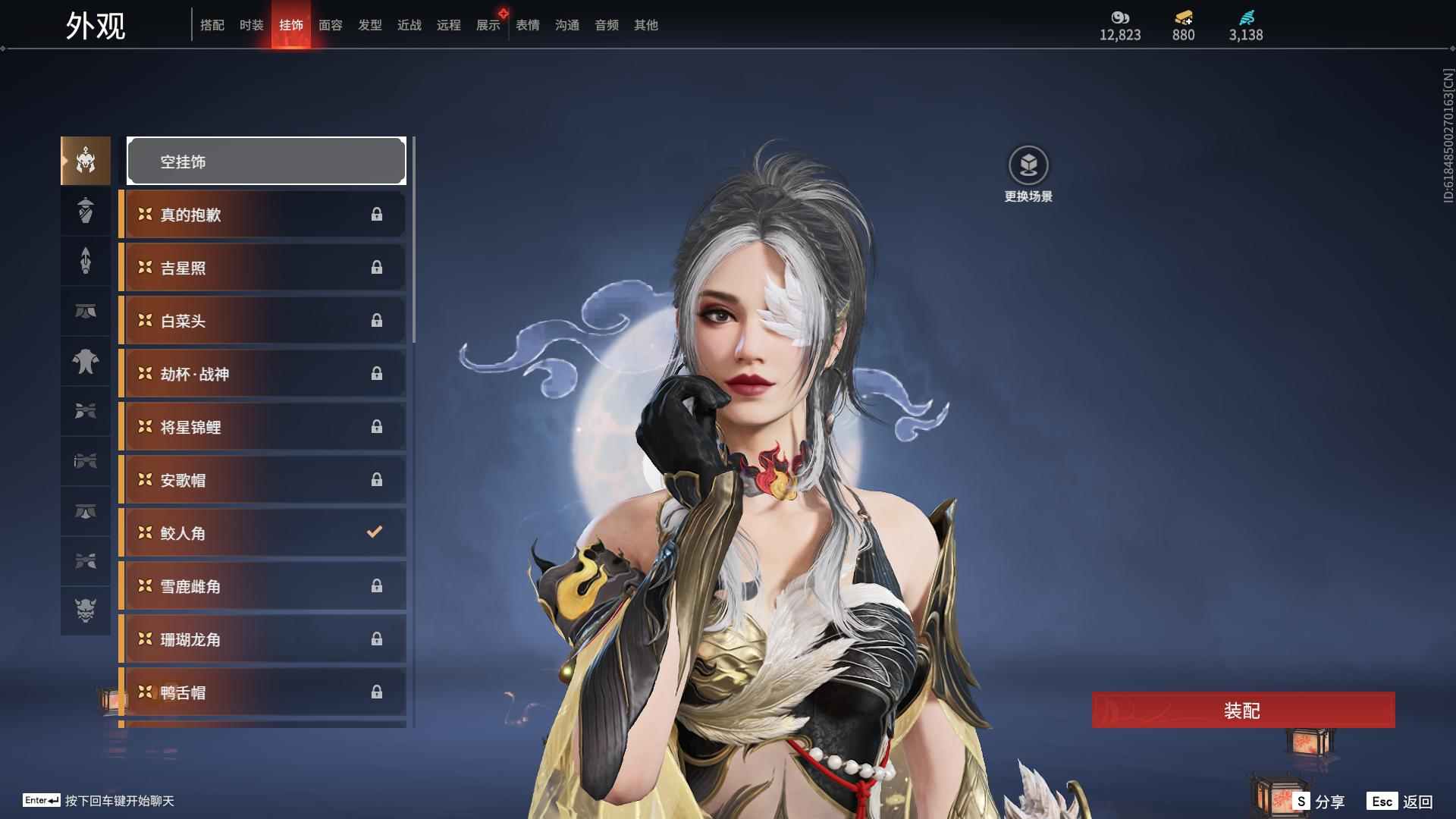This screenshot has height=819, width=1456.
Task: Select the 安歌帽 hat accessory
Action: (263, 480)
